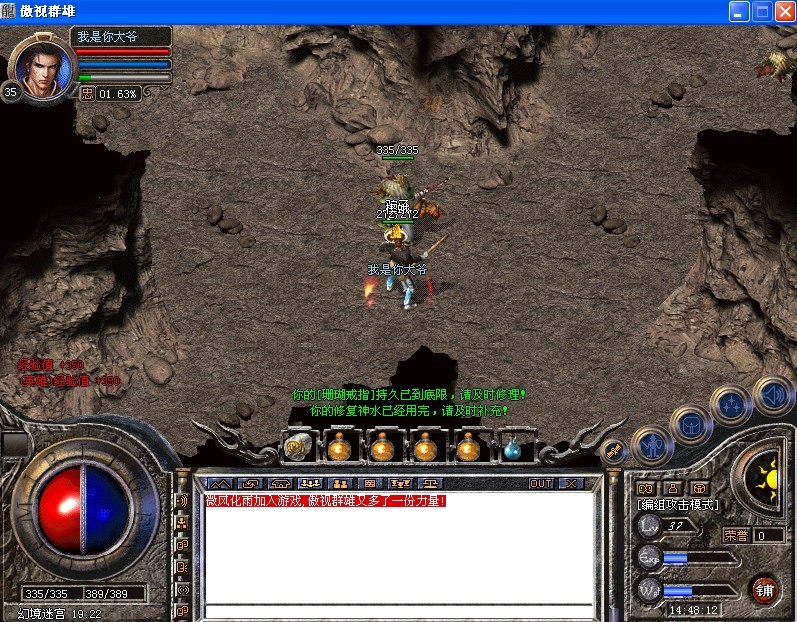
Task: Click the 忠 loyalty icon under portrait
Action: pos(87,93)
